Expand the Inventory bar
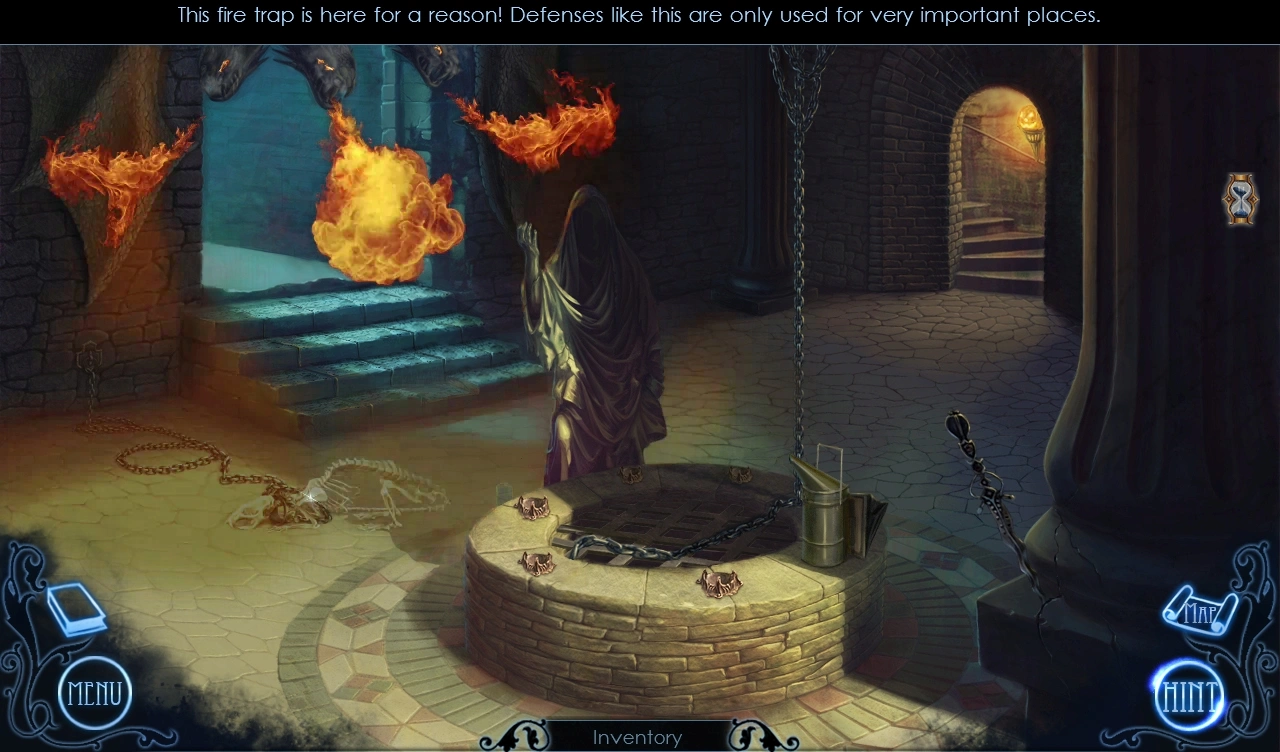Screen dimensions: 1280x752 (637, 737)
